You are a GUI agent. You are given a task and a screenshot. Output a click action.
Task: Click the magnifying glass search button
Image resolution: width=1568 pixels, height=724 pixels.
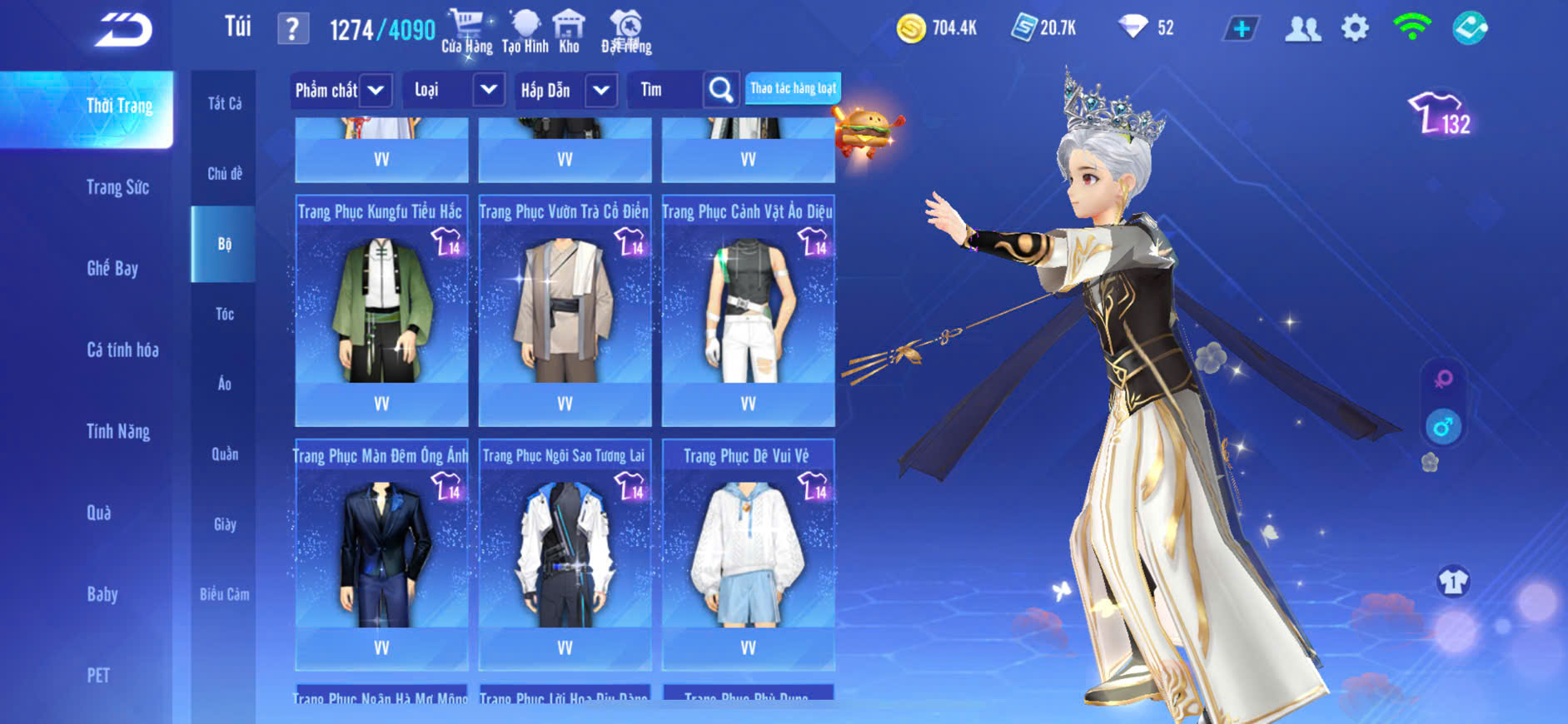[x=720, y=90]
